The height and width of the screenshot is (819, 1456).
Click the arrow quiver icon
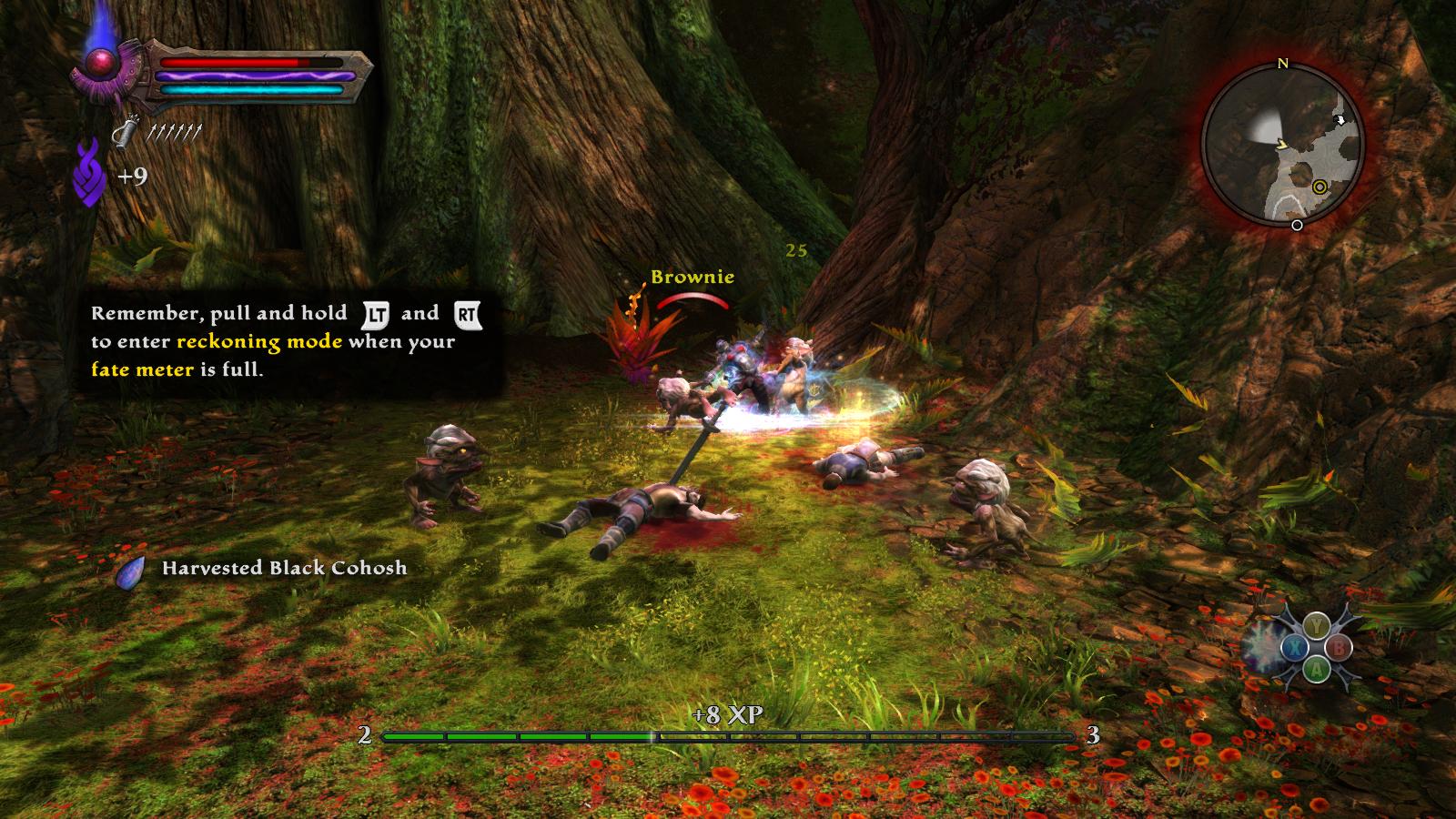pyautogui.click(x=125, y=134)
